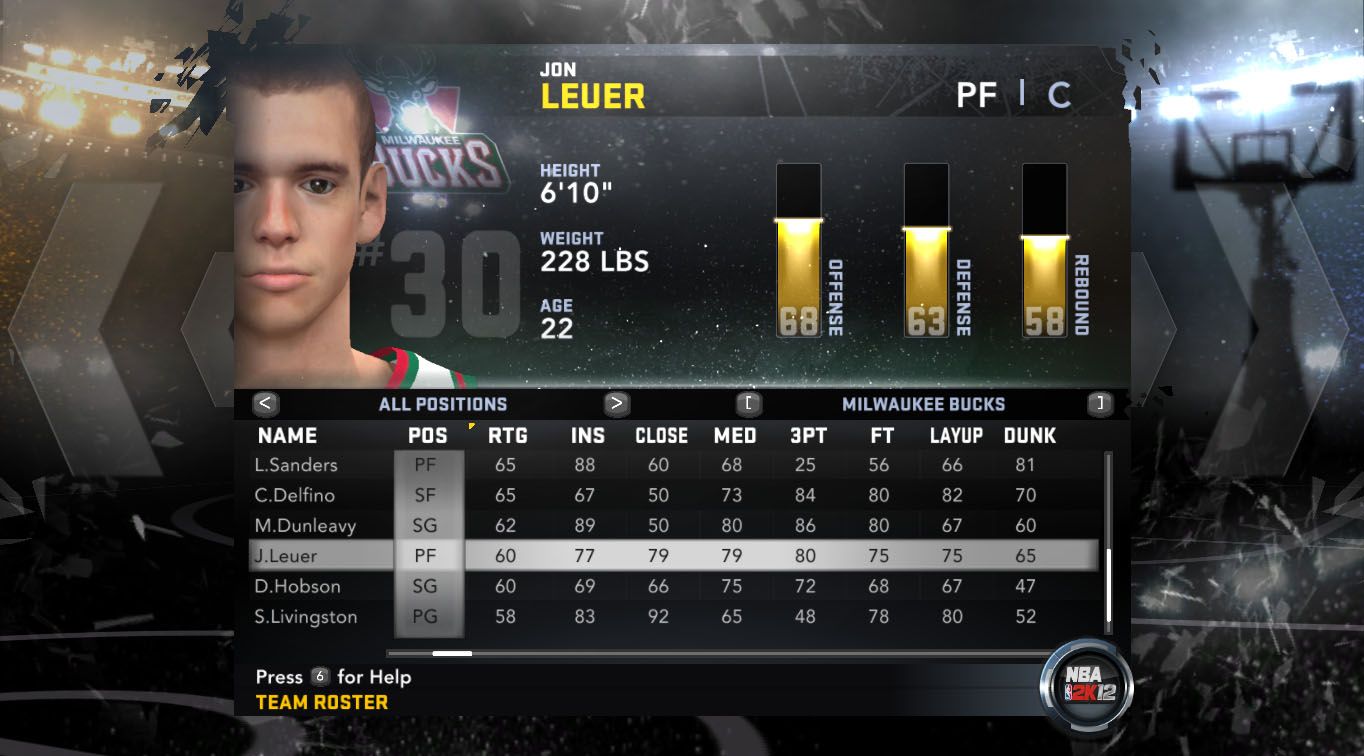Select M.Dunleavy's roster row
The image size is (1364, 756).
tap(305, 525)
